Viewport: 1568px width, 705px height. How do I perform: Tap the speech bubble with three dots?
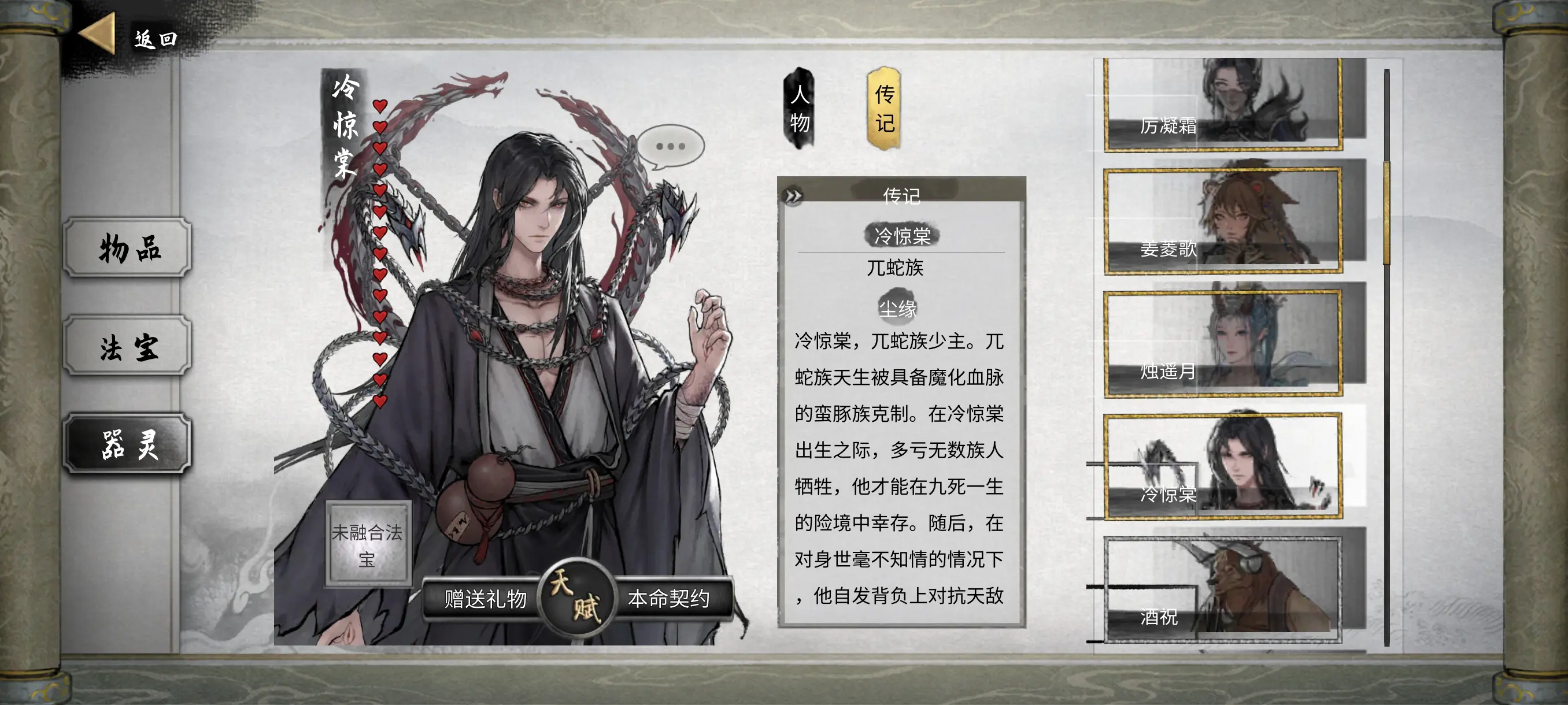click(x=670, y=147)
